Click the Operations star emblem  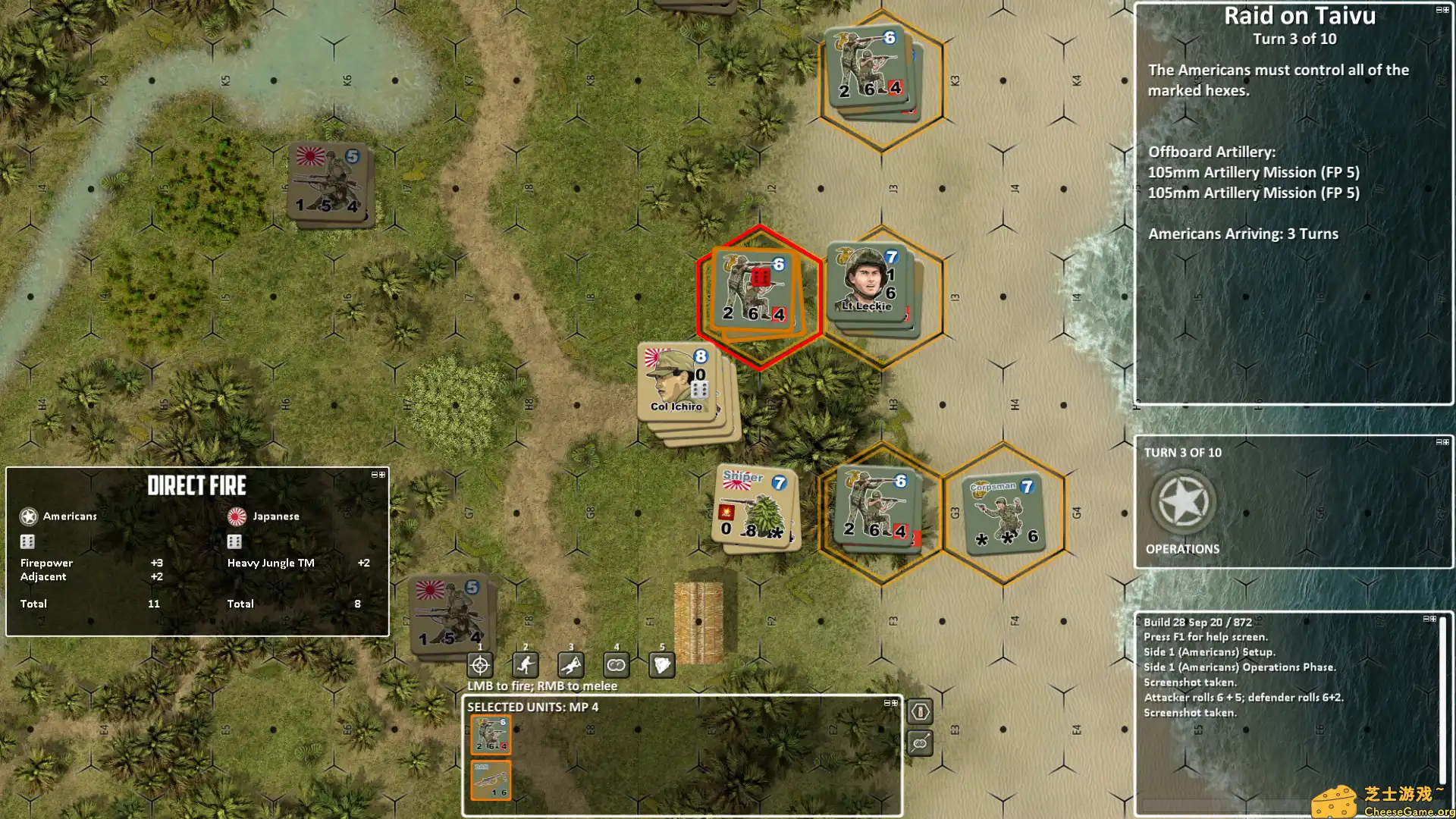pos(1183,500)
